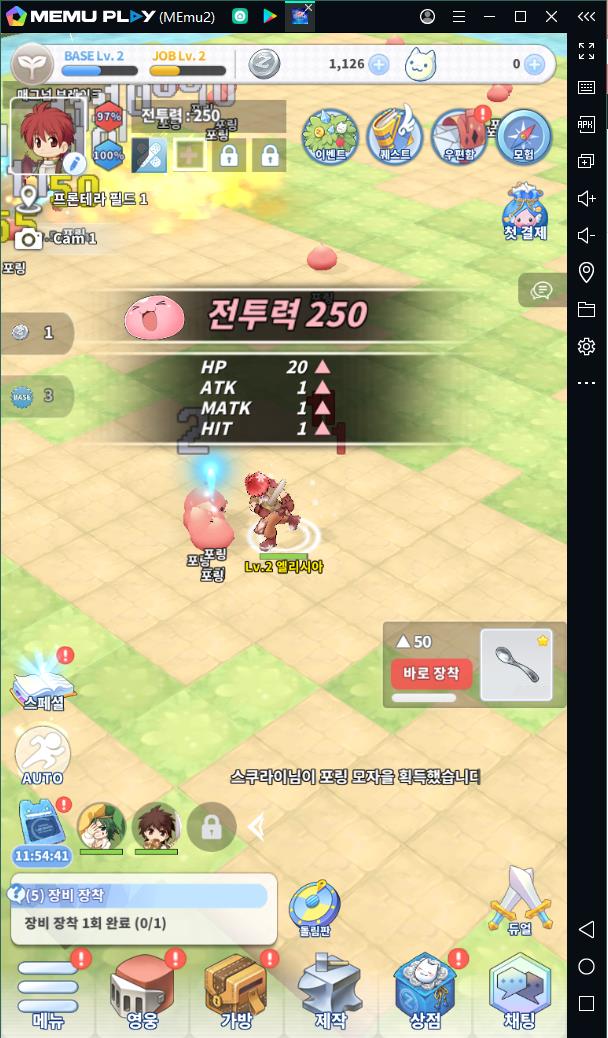Image resolution: width=608 pixels, height=1038 pixels.
Task: Open the 첫 결제 first purchase offer
Action: point(525,212)
